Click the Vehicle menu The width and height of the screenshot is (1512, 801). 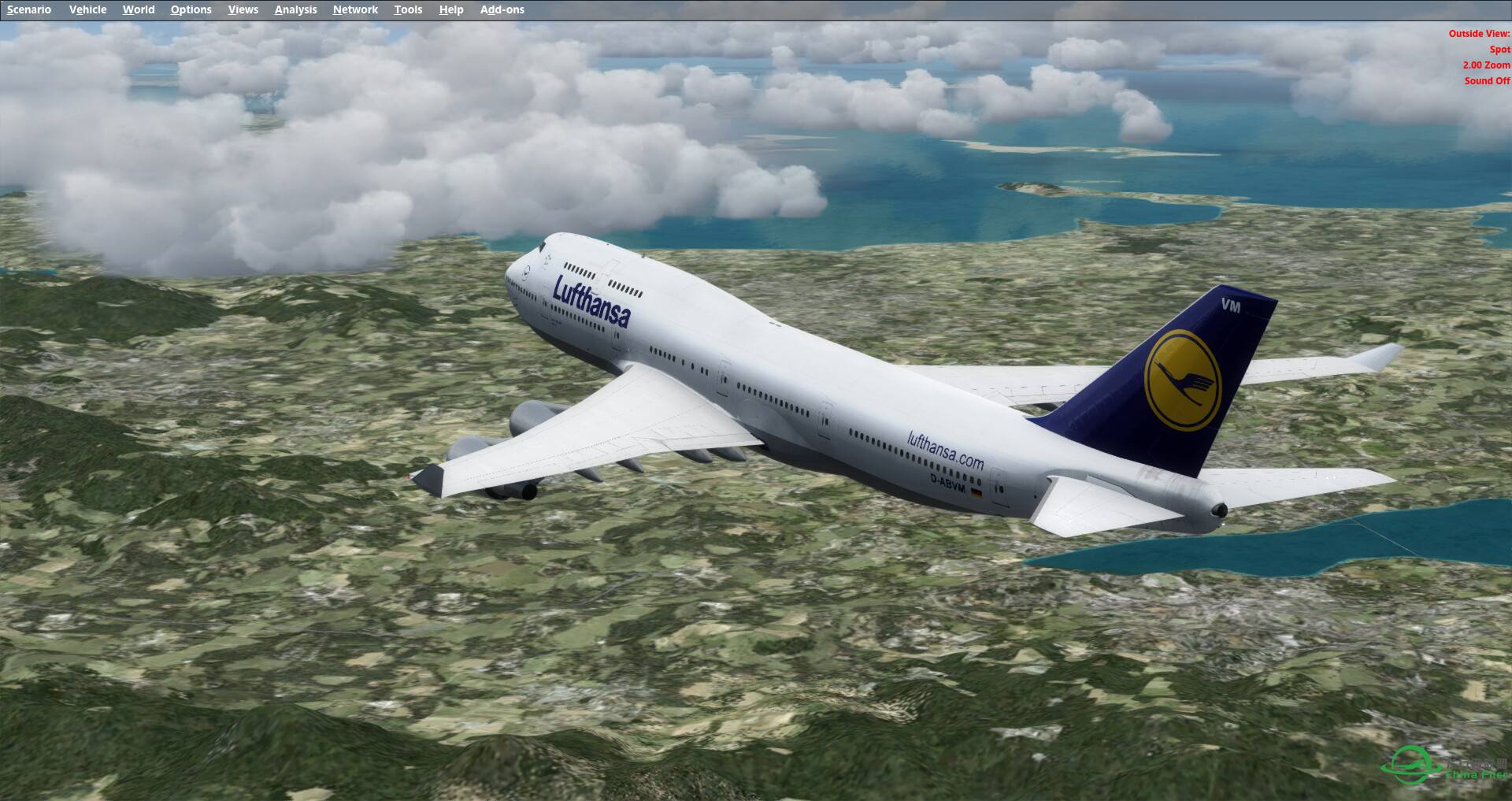pos(87,9)
